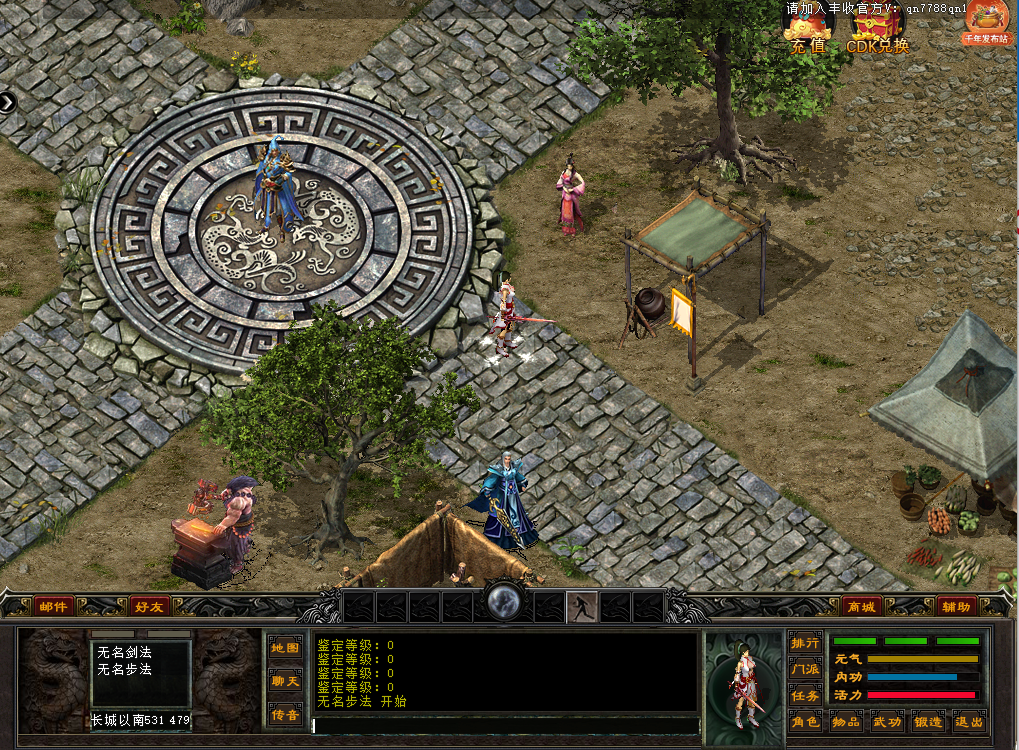Open the CDK兑换 treasure chest icon

click(x=878, y=28)
